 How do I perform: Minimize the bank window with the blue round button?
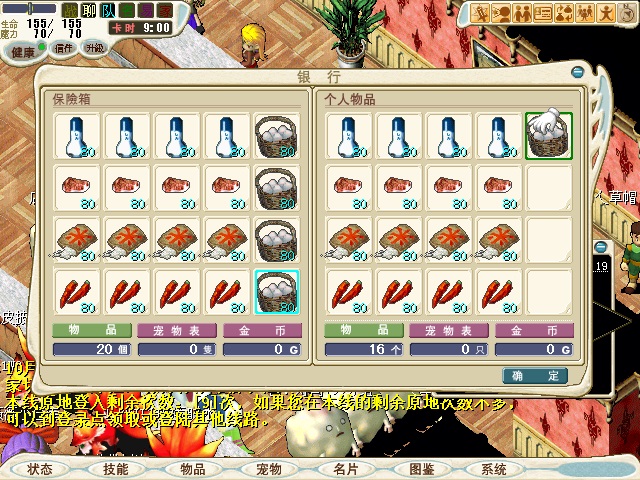coord(577,72)
